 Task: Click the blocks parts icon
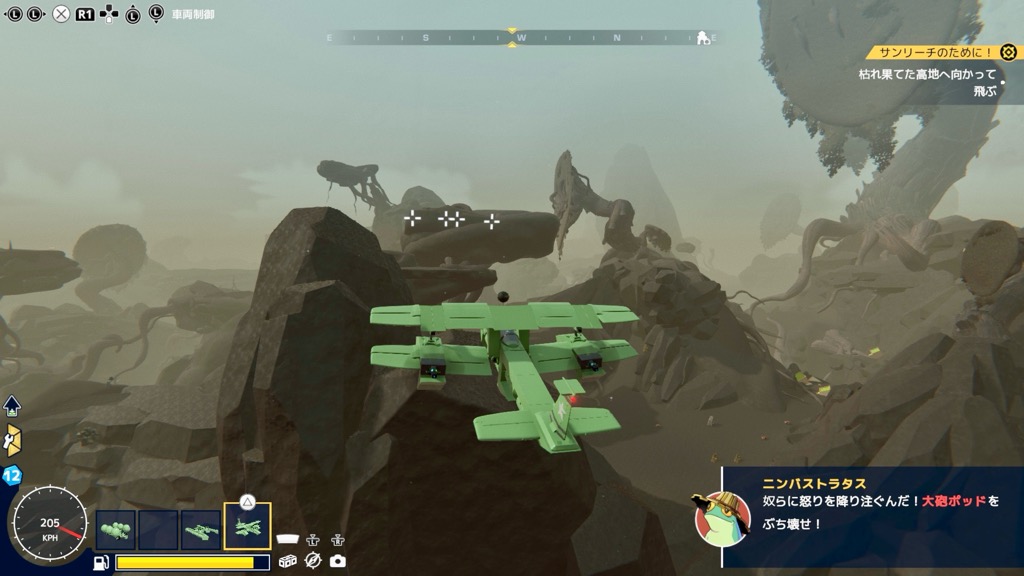(x=288, y=560)
